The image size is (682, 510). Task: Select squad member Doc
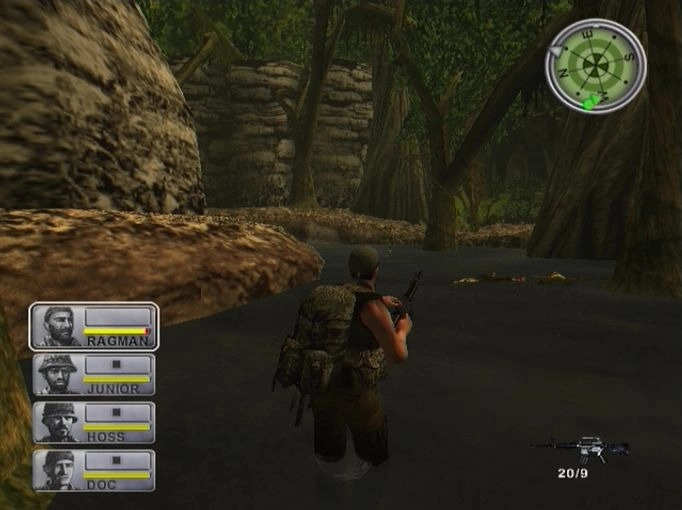click(x=94, y=470)
